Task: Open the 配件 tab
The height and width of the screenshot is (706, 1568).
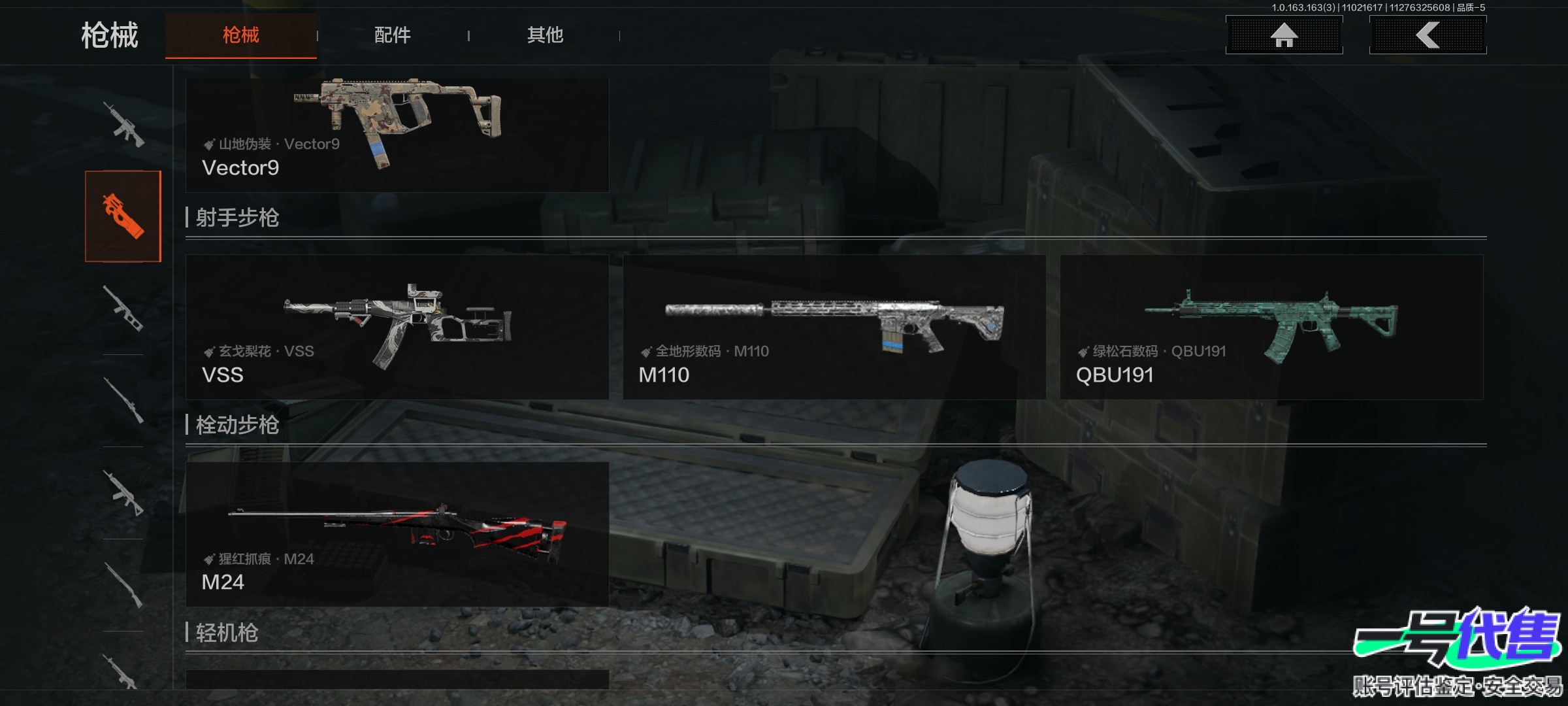Action: (x=392, y=35)
